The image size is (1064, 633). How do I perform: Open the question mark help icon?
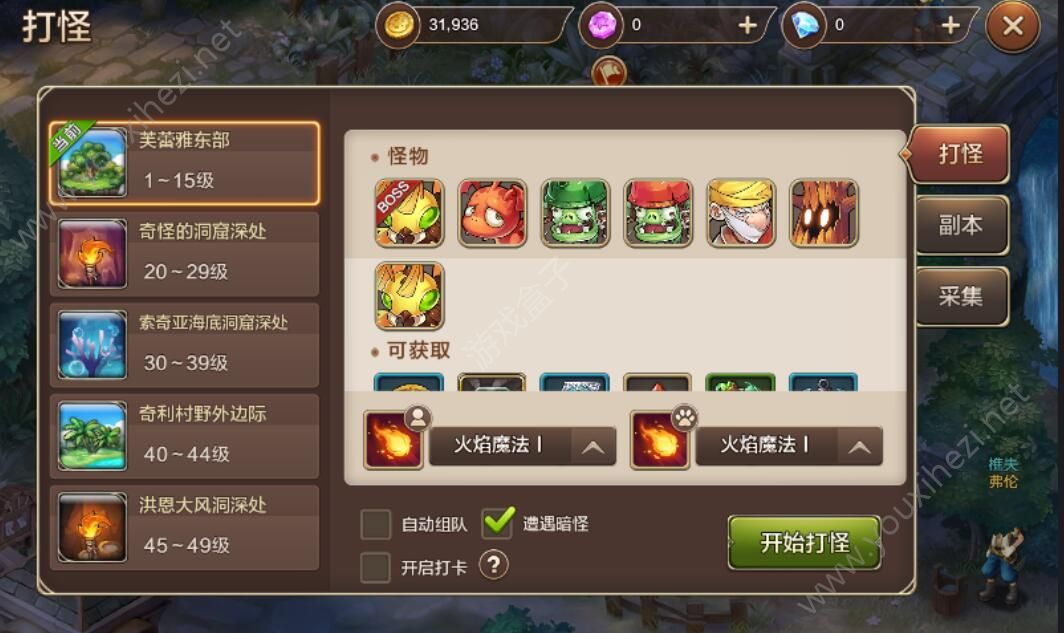493,566
